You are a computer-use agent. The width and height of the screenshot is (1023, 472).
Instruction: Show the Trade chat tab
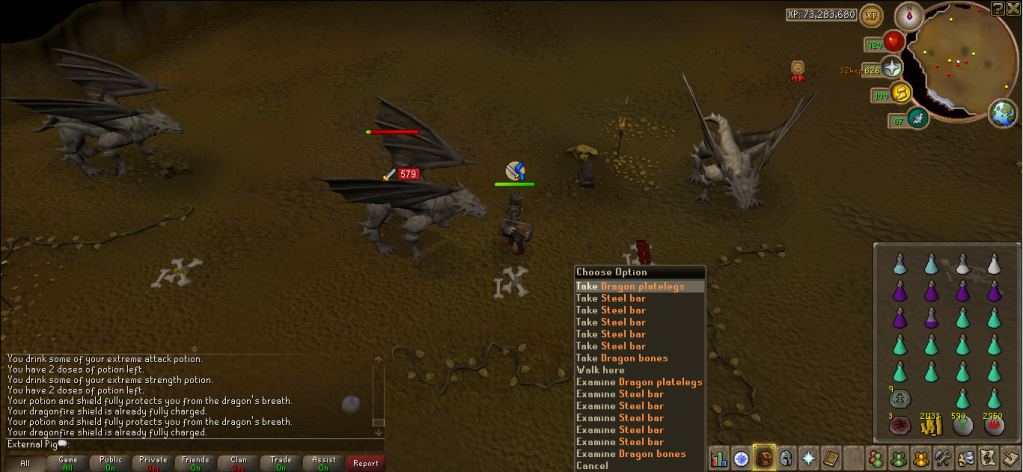pos(281,463)
